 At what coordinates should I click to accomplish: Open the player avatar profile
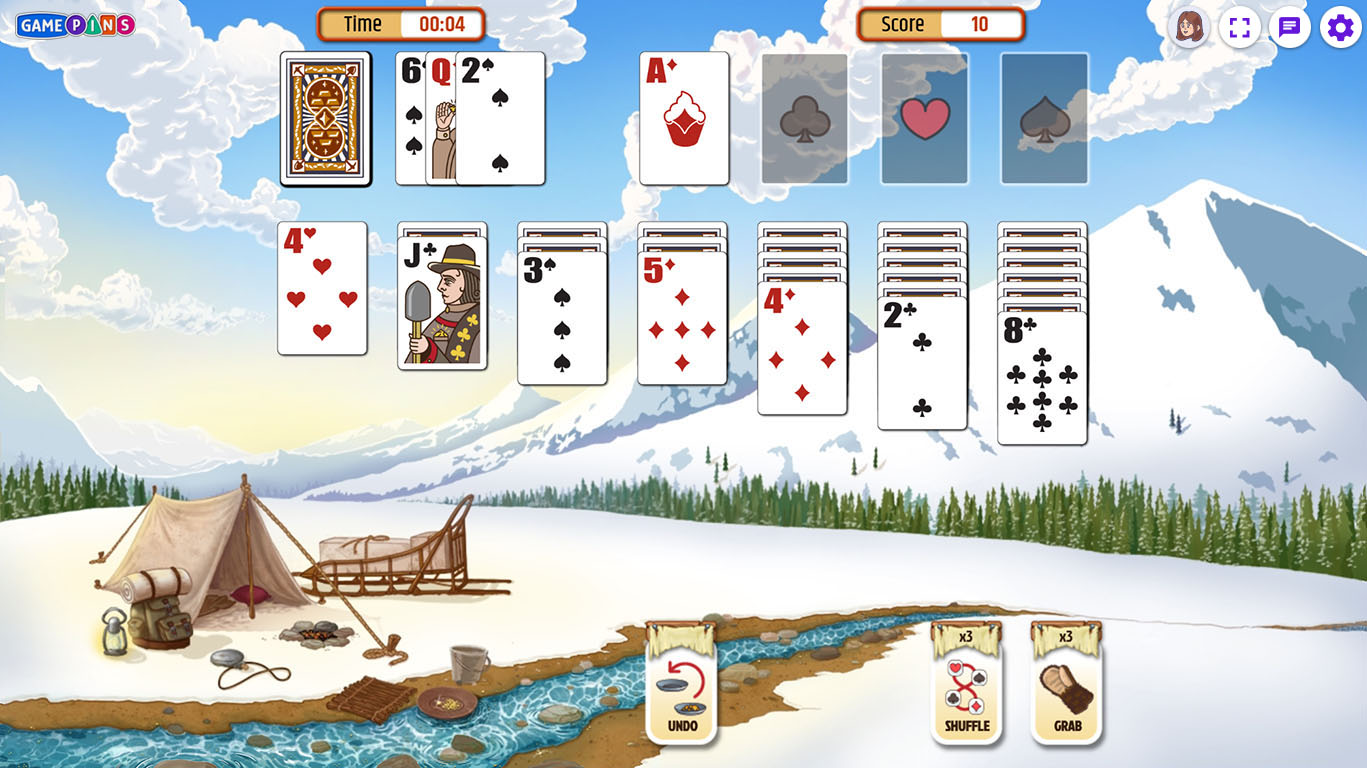click(1189, 27)
